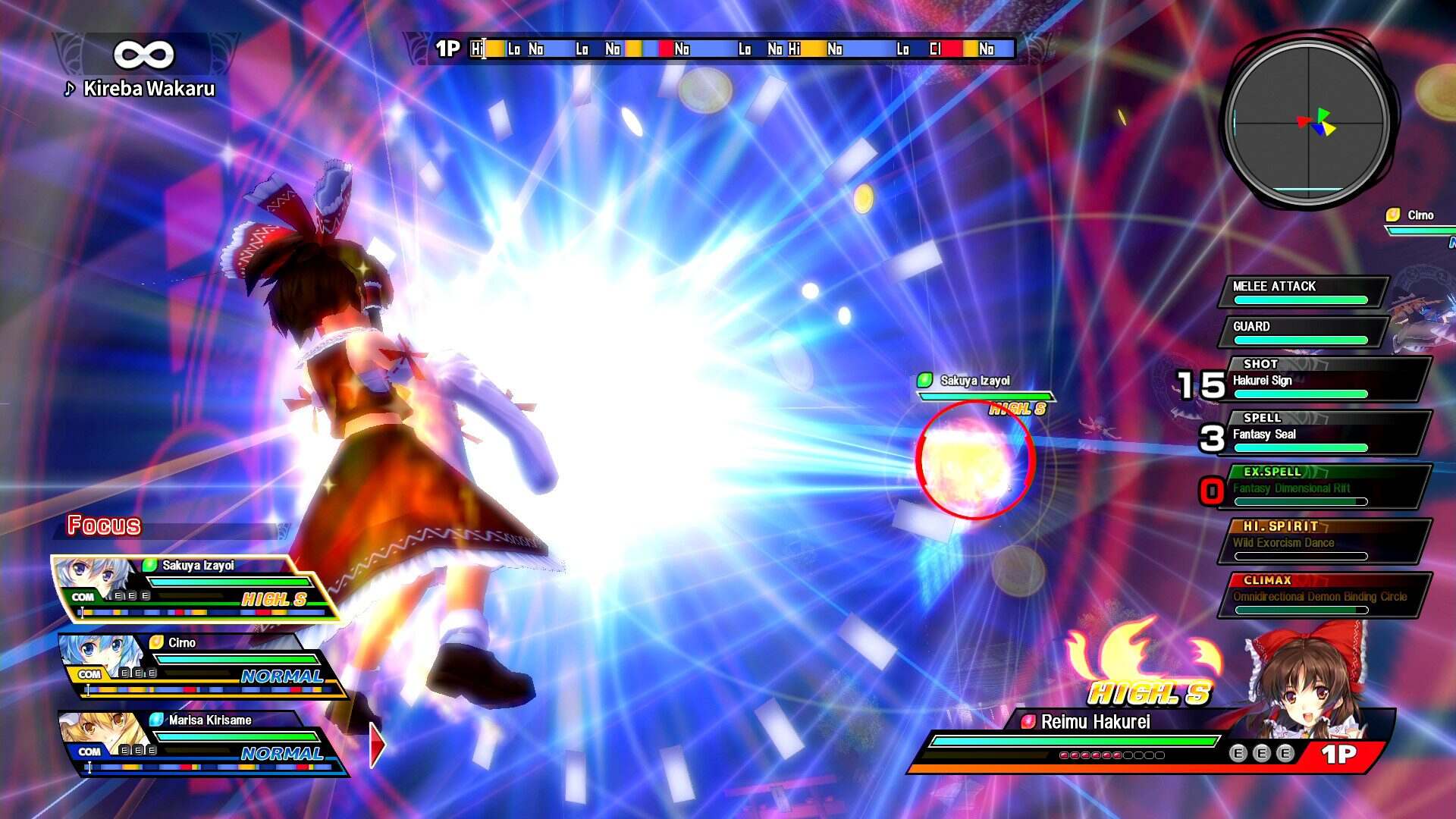Viewport: 1456px width, 819px height.
Task: Select the Cirno indicator icon on the right edge
Action: [x=1394, y=215]
